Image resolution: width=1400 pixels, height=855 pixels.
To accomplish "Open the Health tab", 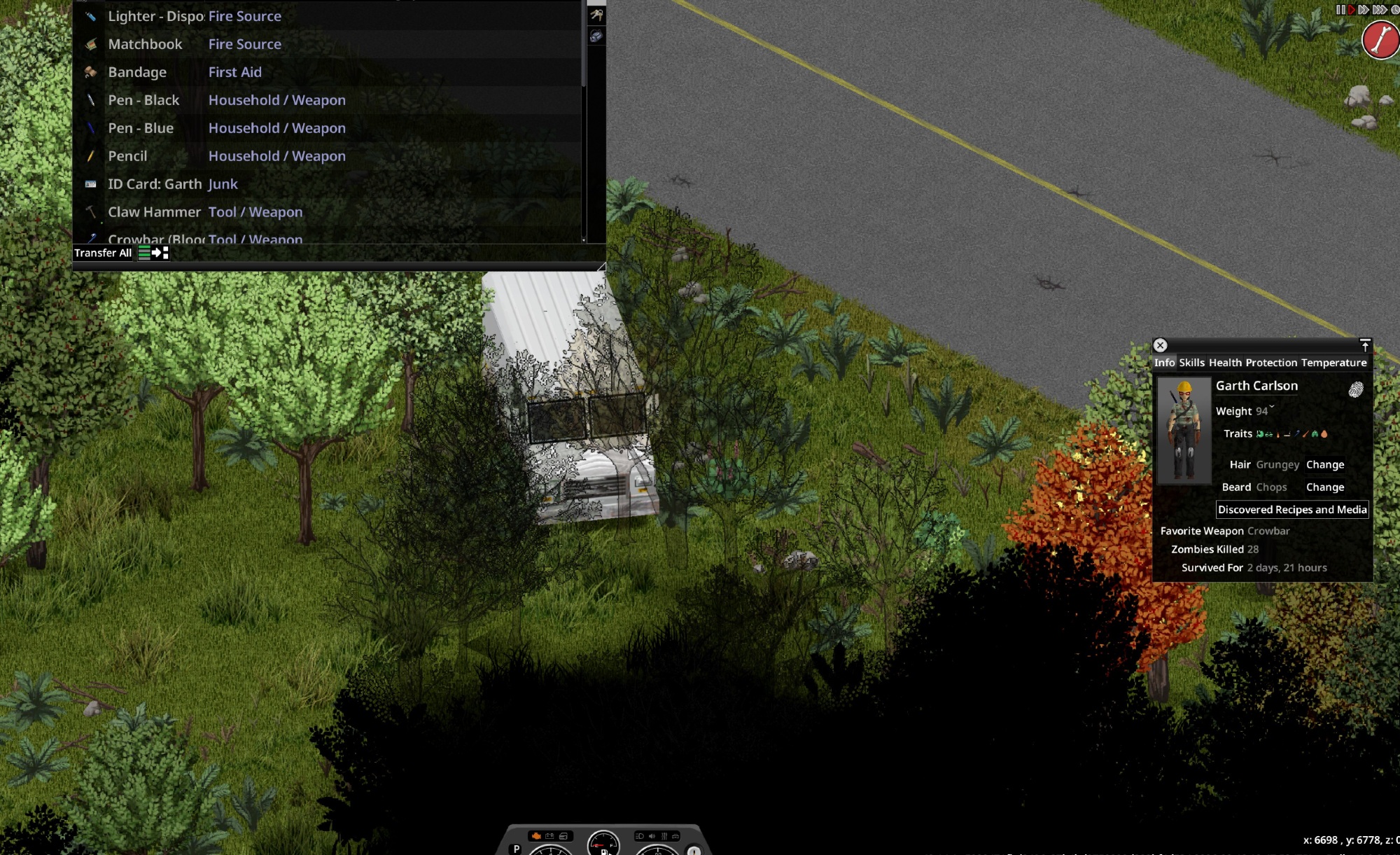I will click(1225, 363).
